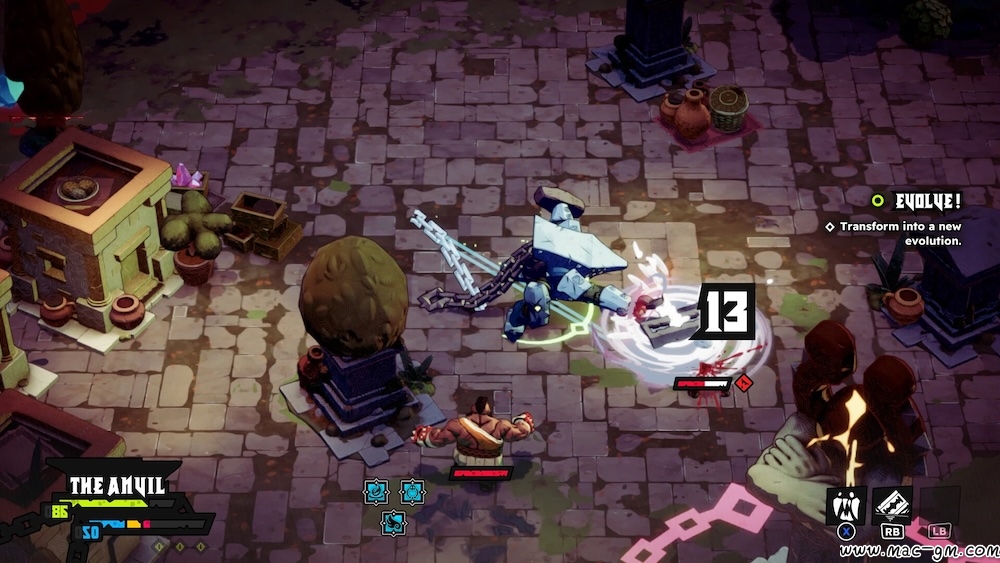
Task: Click The Anvil character nameplate
Action: coord(117,486)
